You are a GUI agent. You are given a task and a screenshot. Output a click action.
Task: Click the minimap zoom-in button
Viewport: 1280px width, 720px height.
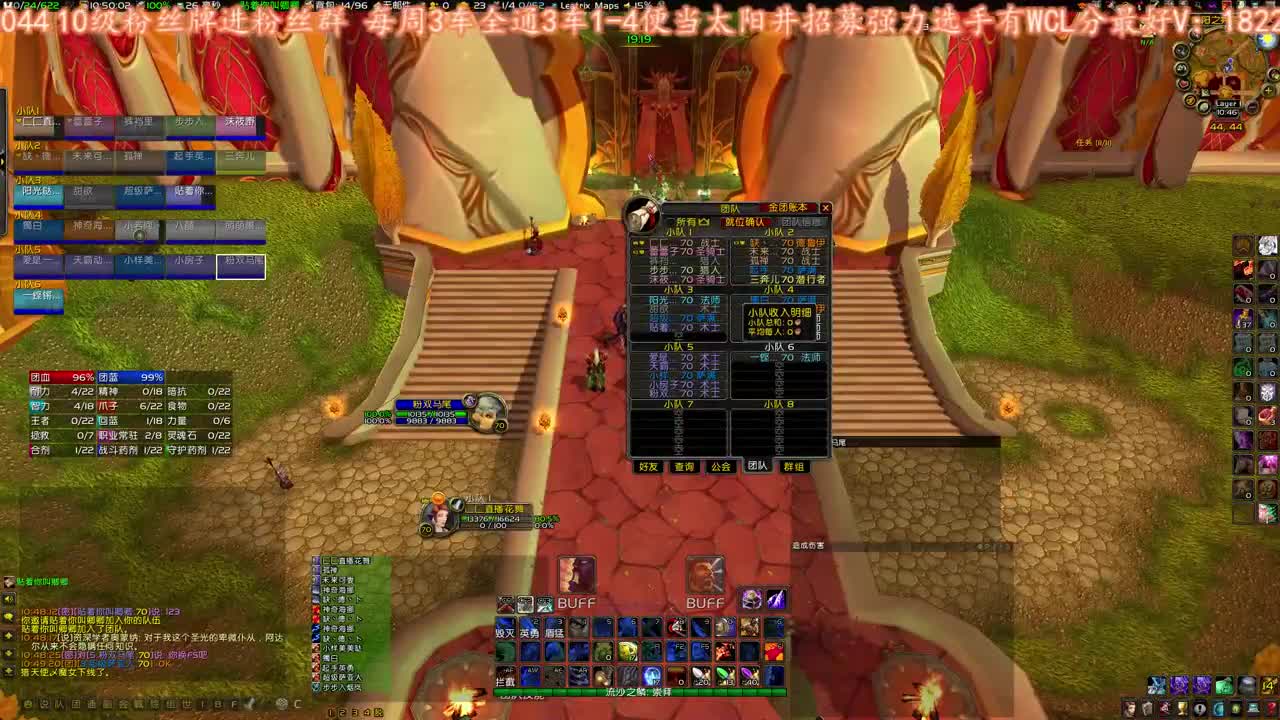pos(1268,90)
